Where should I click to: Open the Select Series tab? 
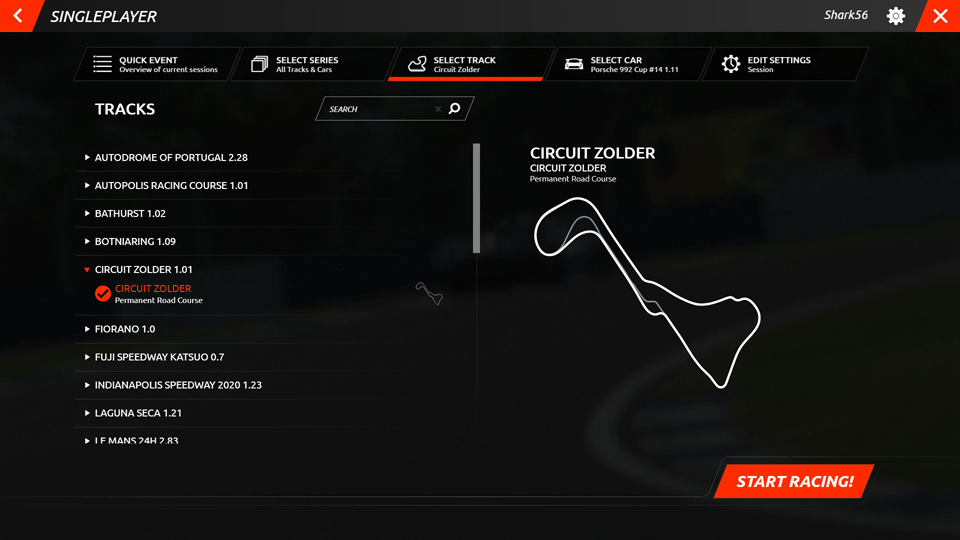point(310,64)
